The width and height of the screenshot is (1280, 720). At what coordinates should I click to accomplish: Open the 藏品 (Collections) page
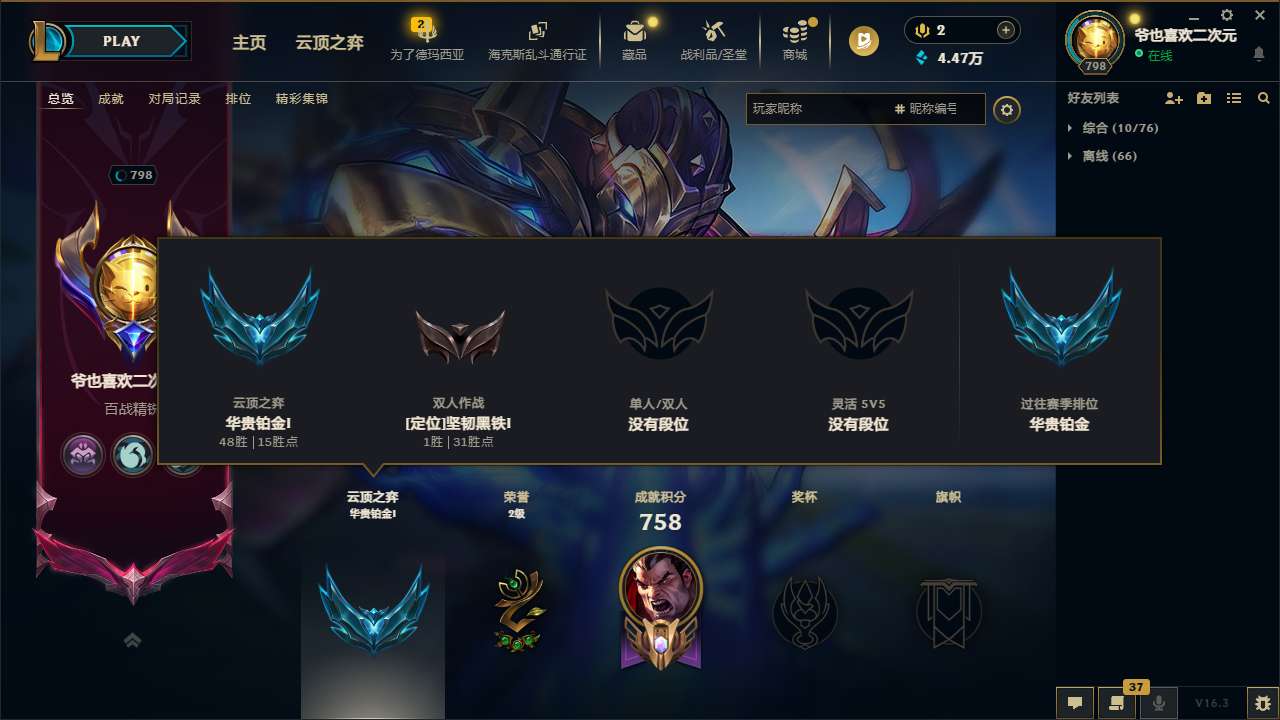pyautogui.click(x=635, y=40)
